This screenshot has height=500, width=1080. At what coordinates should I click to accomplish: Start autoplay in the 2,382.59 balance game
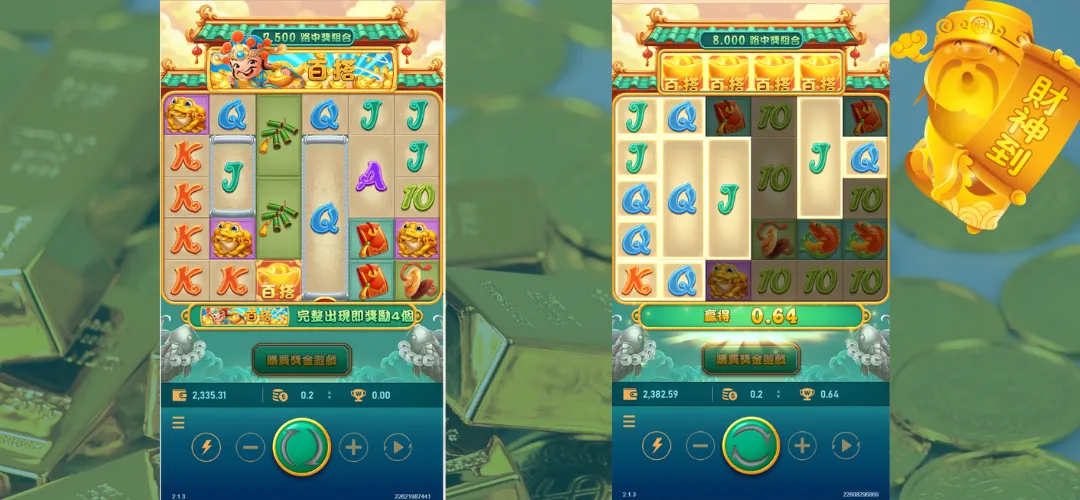[846, 447]
